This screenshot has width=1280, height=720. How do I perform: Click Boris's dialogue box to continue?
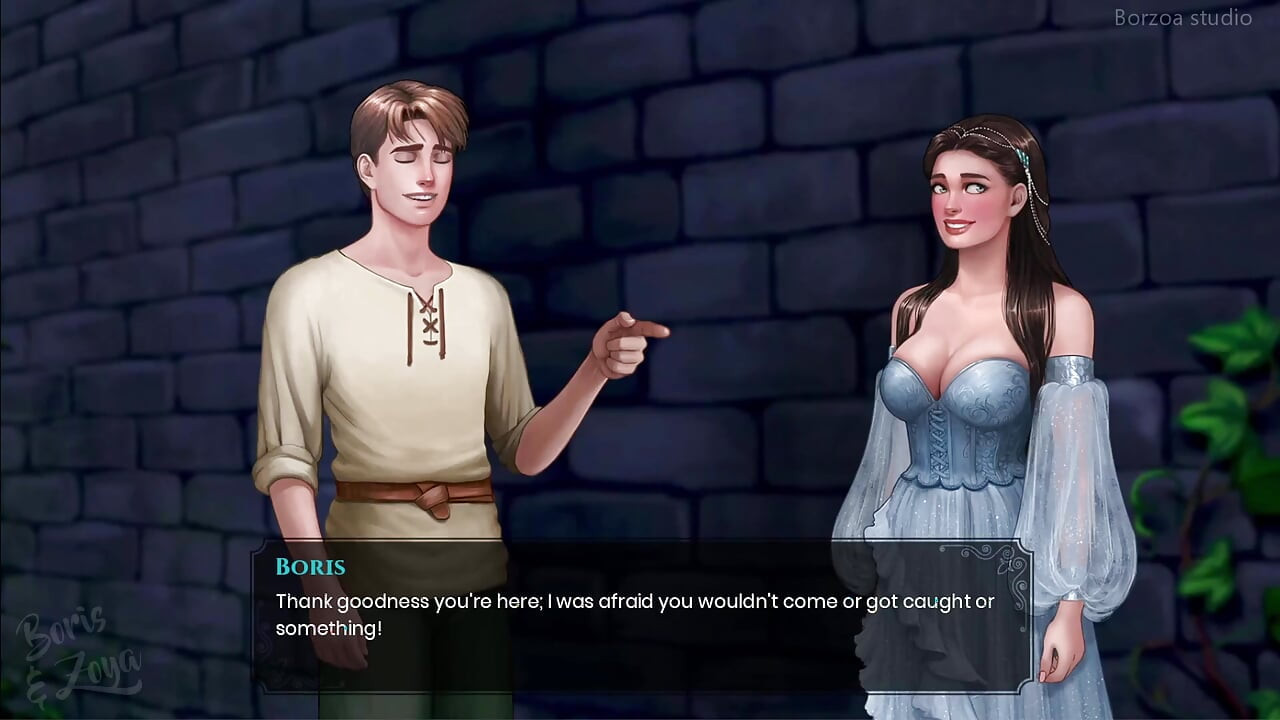640,615
